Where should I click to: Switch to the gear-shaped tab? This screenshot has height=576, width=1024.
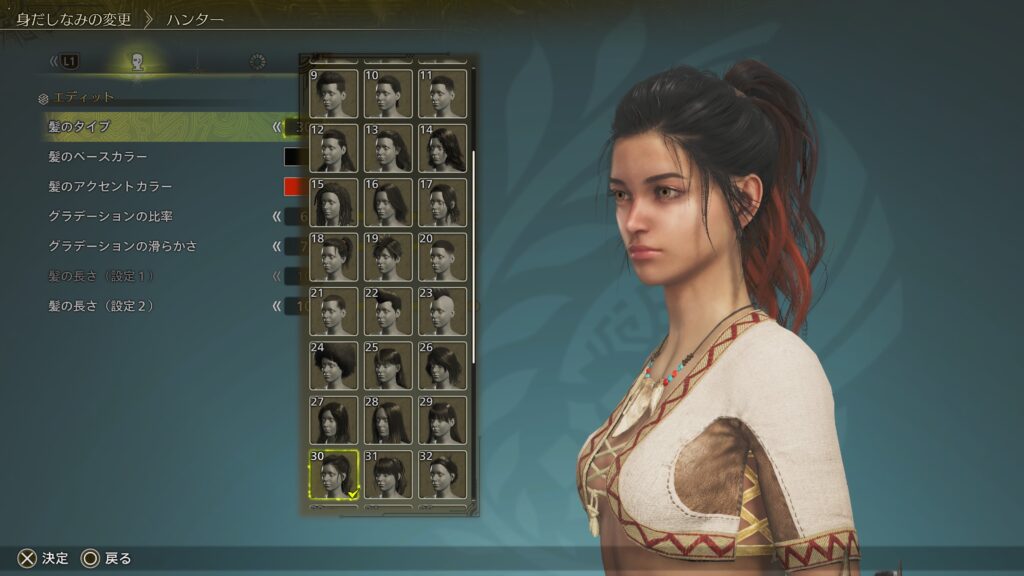pos(258,62)
